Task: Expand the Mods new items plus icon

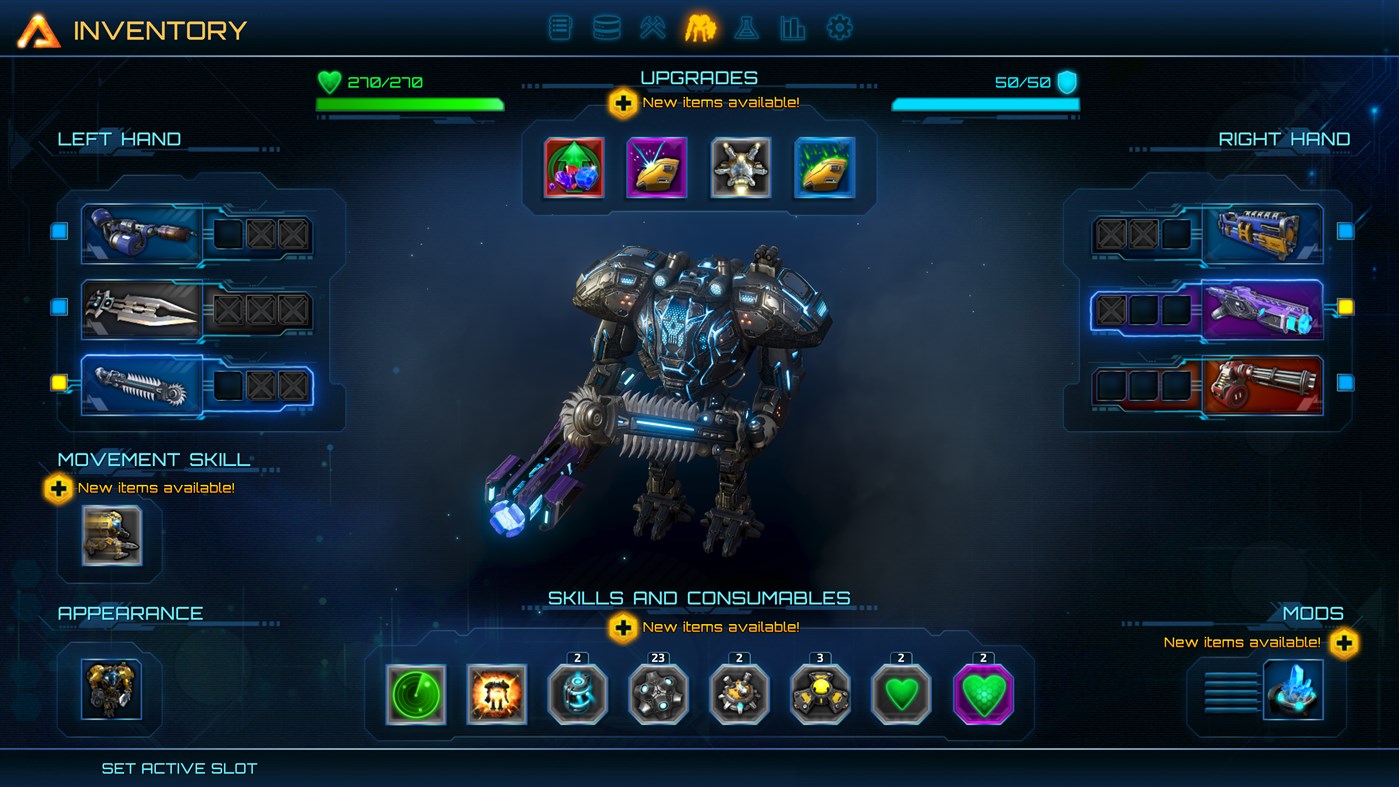Action: click(x=1343, y=644)
